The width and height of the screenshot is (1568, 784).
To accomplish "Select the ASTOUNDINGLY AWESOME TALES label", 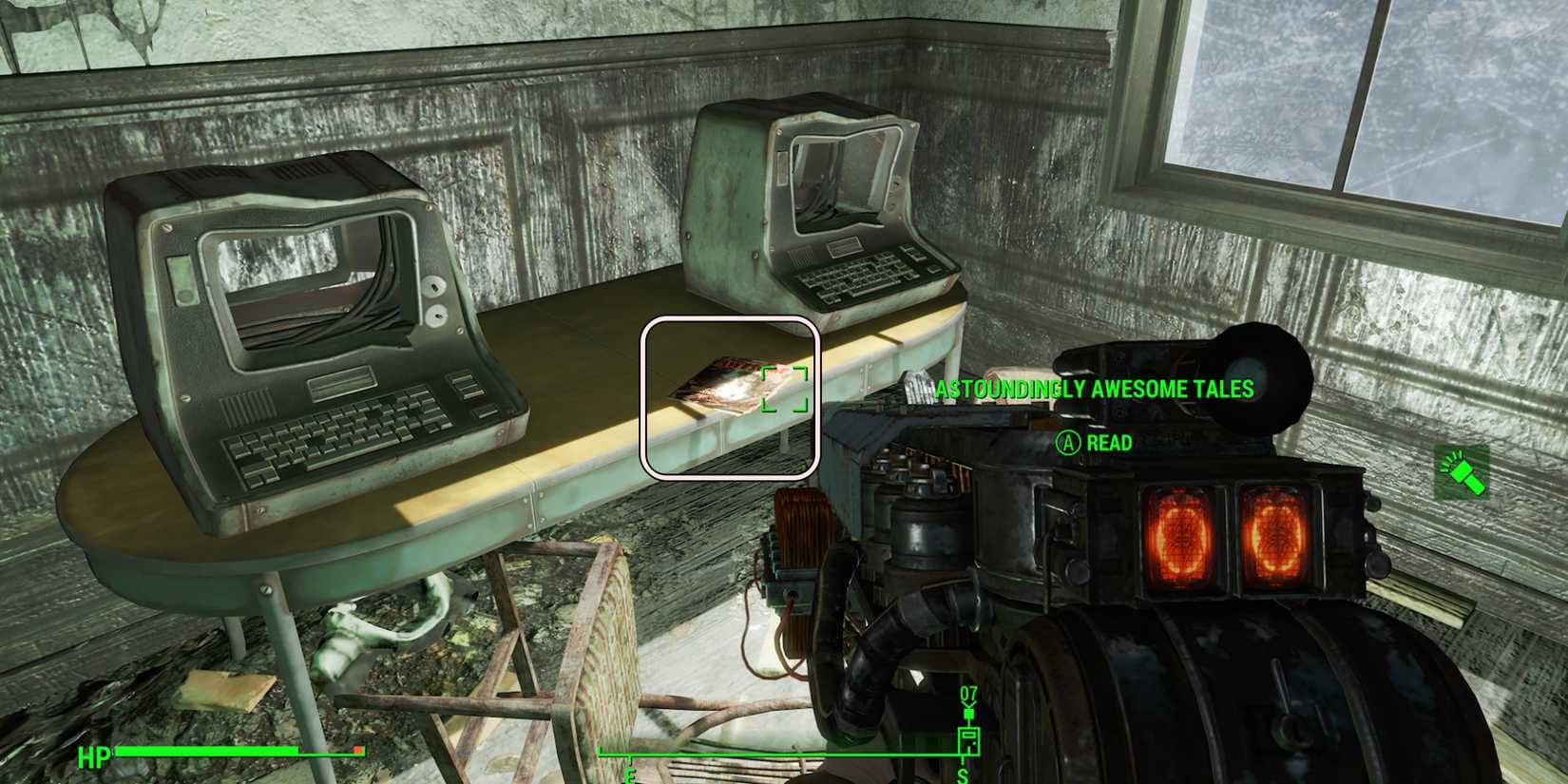I will pos(1095,389).
